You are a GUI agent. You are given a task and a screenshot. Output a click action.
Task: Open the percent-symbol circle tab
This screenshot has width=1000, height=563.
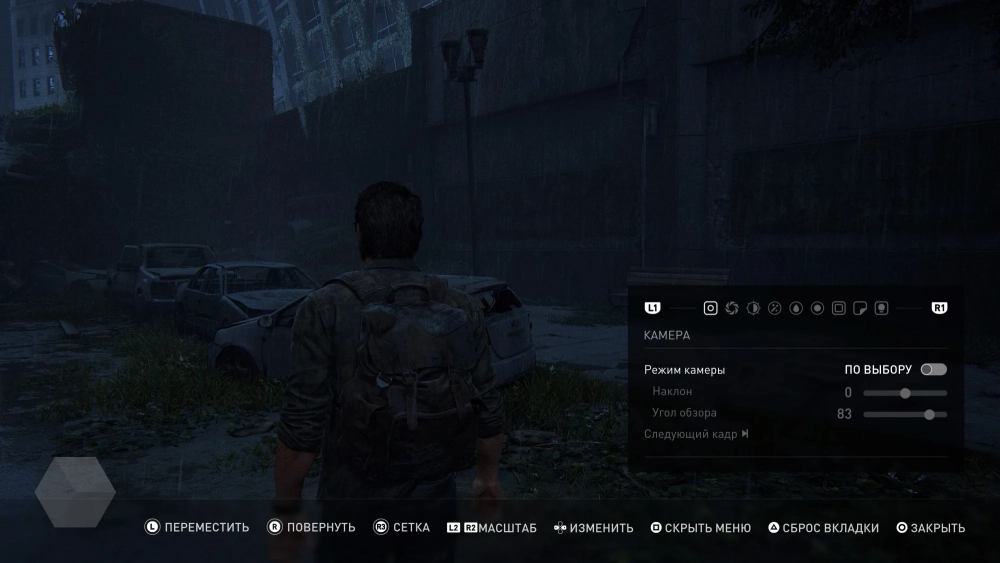774,308
